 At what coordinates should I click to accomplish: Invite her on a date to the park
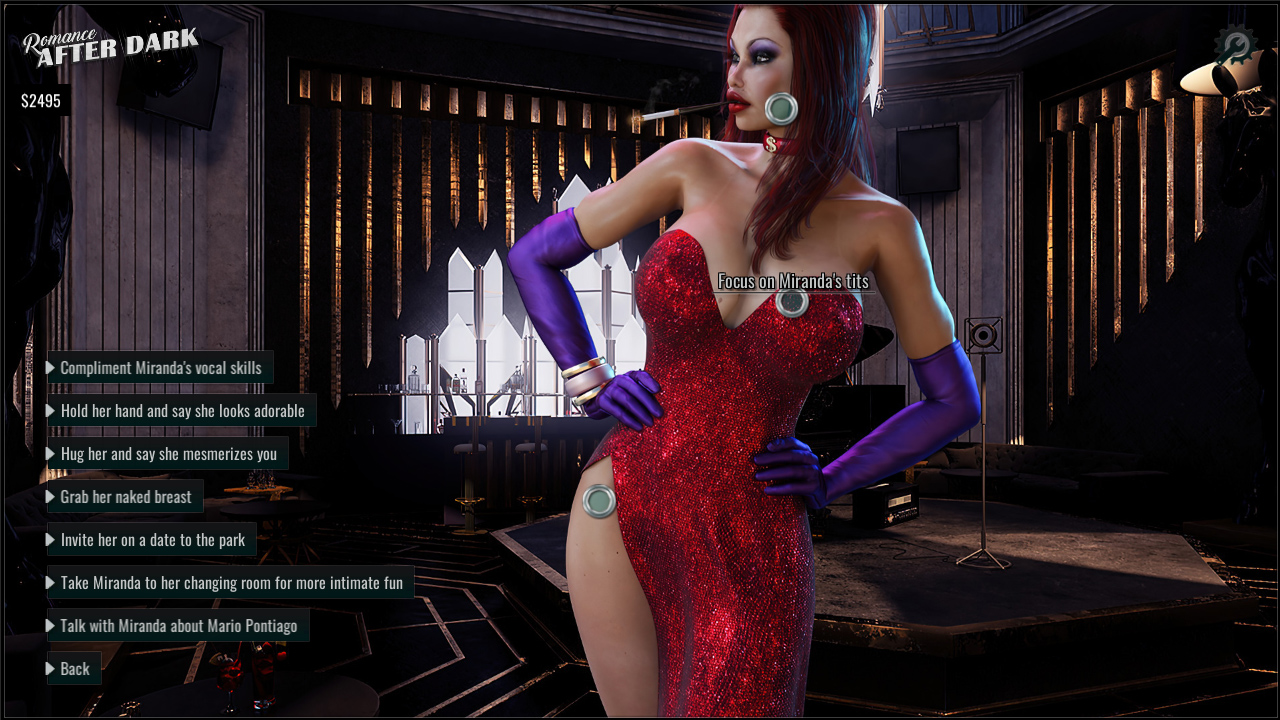point(152,540)
